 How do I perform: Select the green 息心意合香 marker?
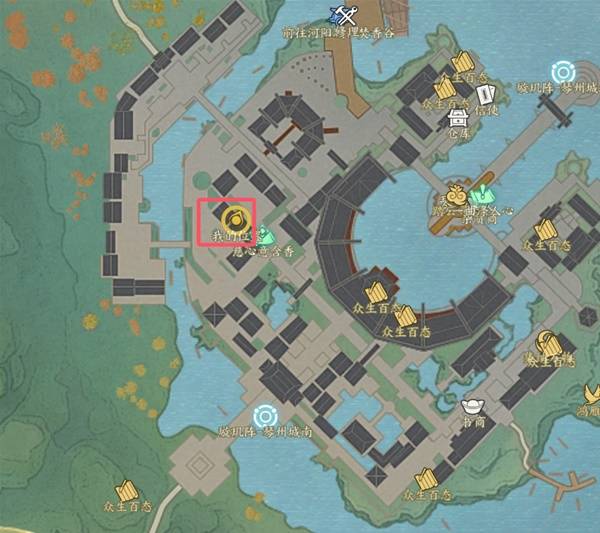[265, 238]
